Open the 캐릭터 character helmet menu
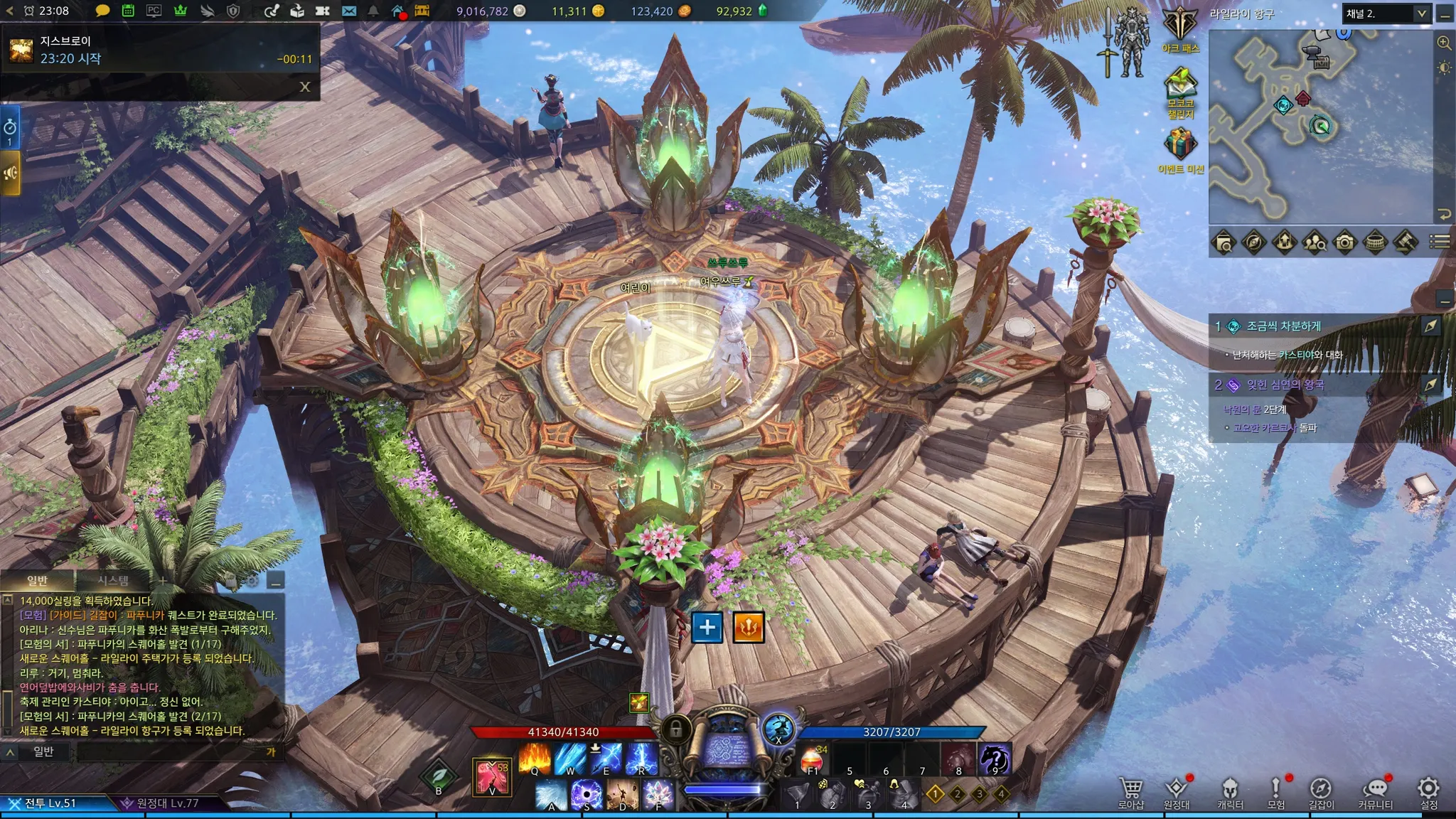1456x819 pixels. tap(1229, 789)
